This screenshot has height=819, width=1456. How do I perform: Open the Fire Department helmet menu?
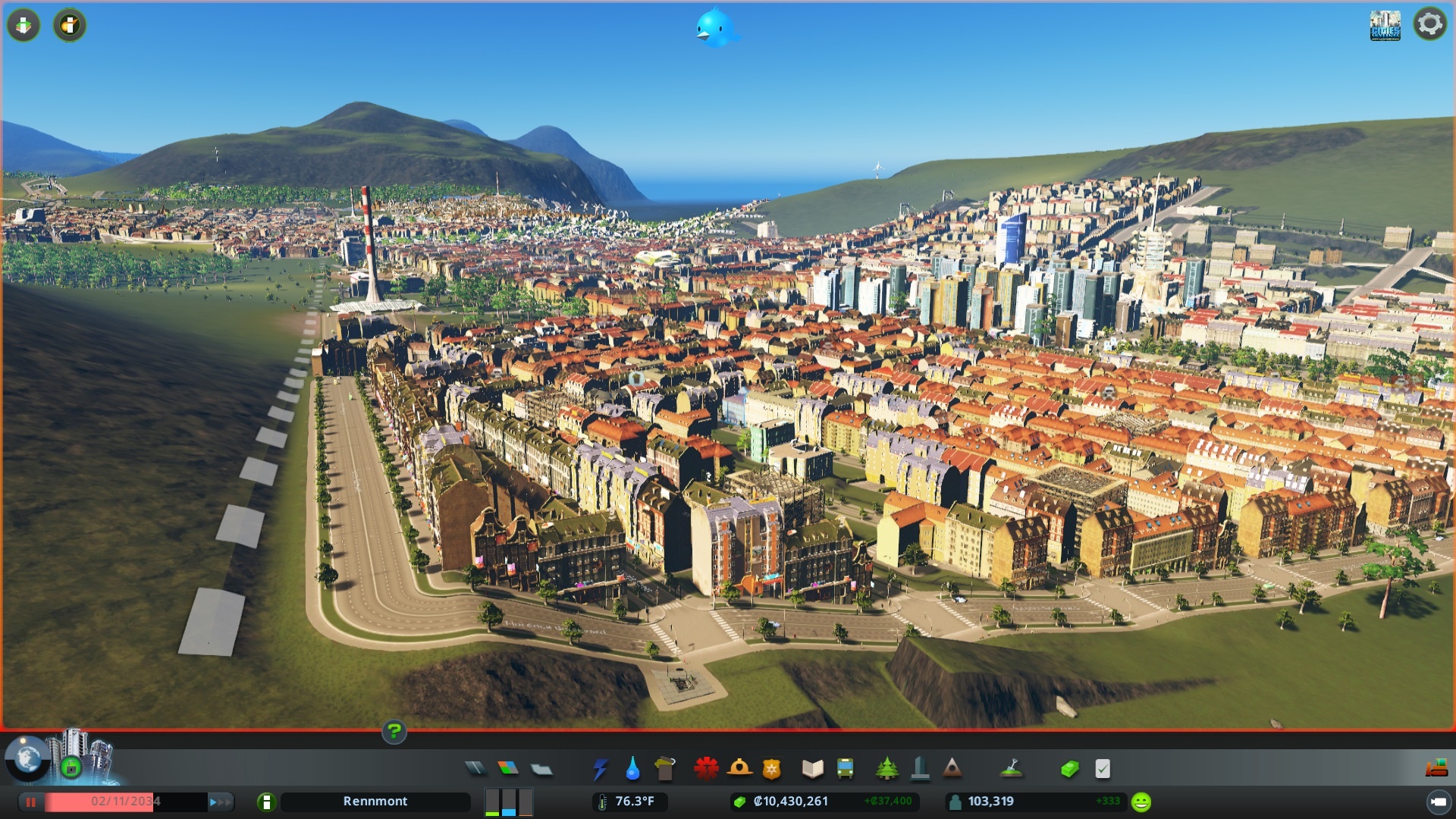[x=739, y=769]
